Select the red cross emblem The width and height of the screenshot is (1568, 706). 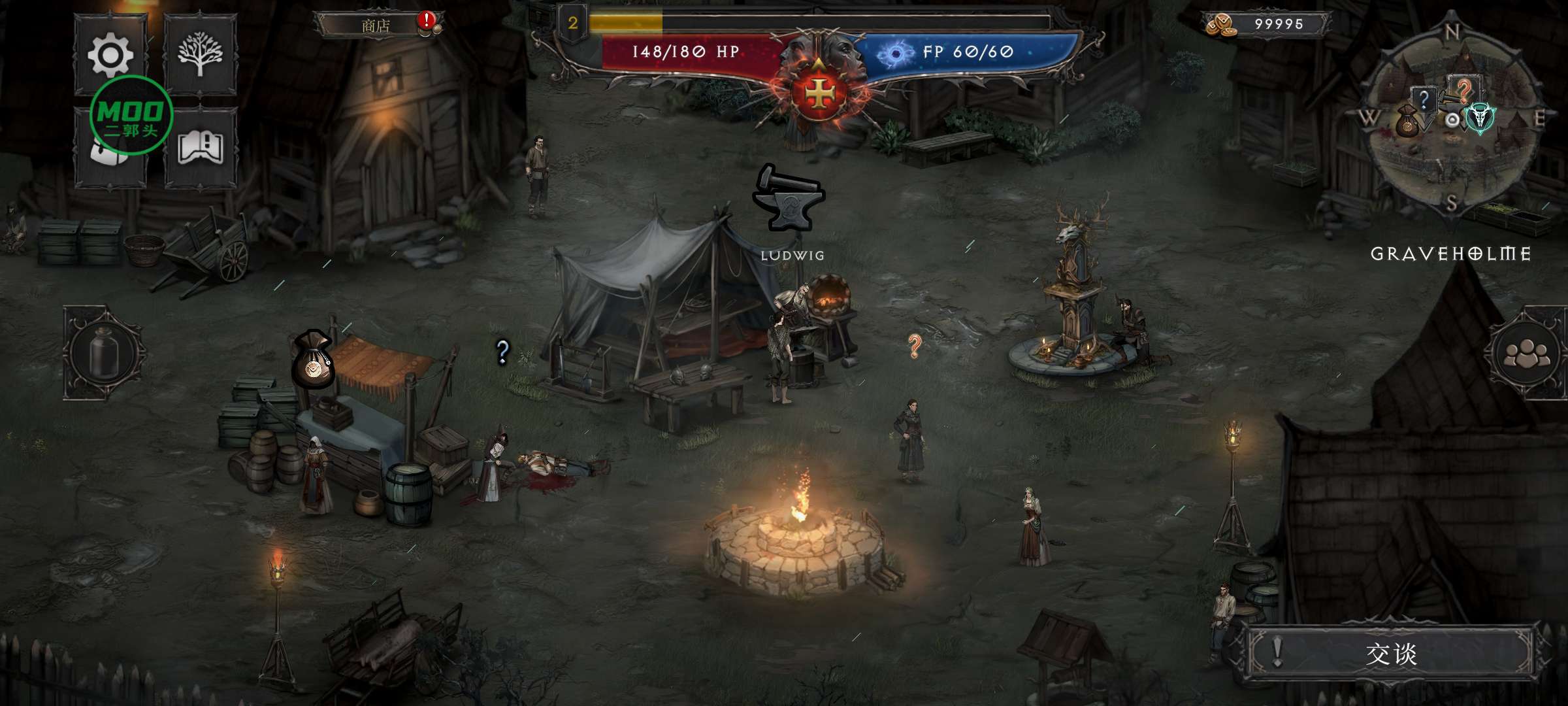coord(818,95)
